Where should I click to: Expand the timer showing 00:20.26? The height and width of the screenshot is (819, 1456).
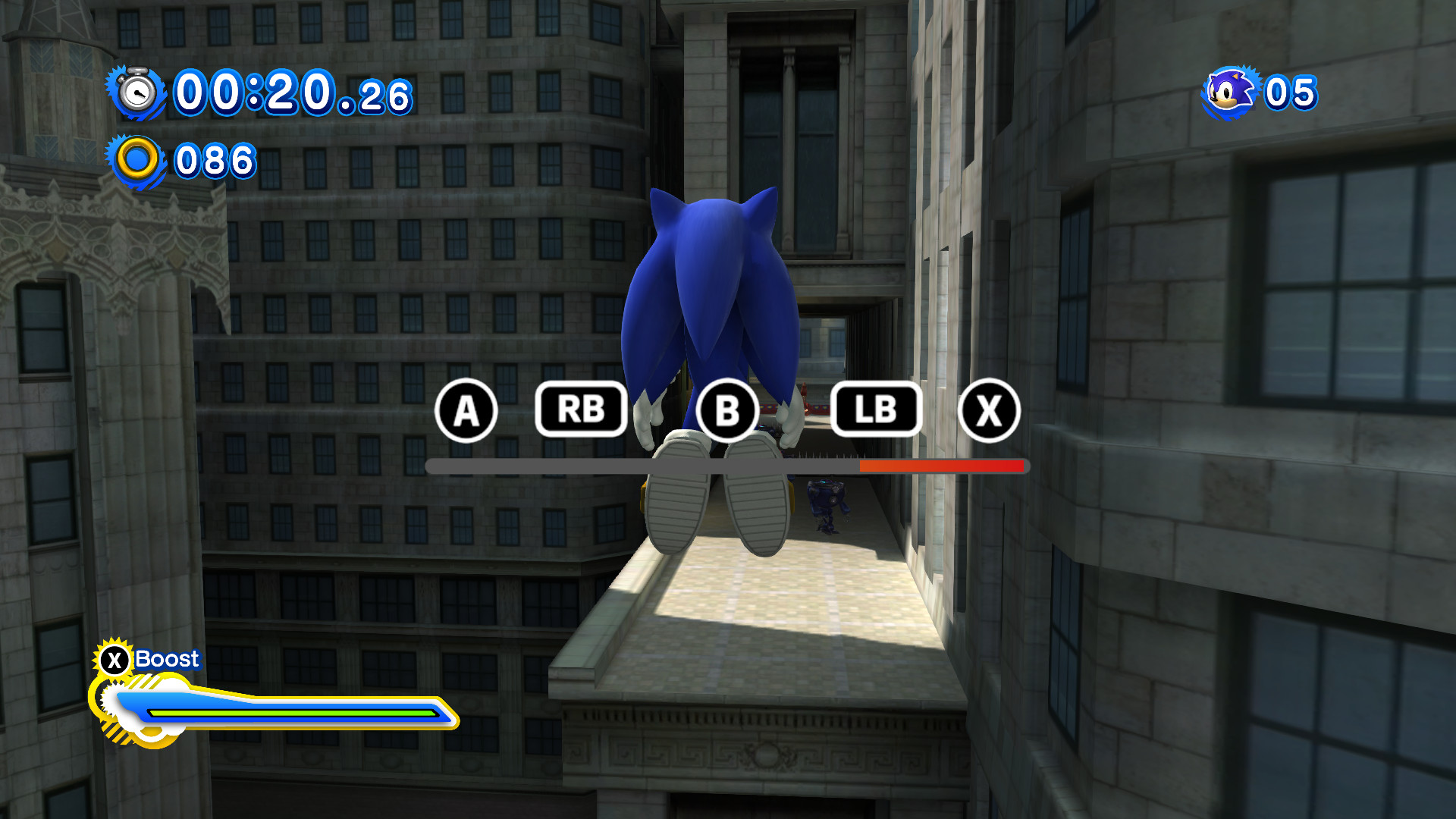[x=292, y=93]
